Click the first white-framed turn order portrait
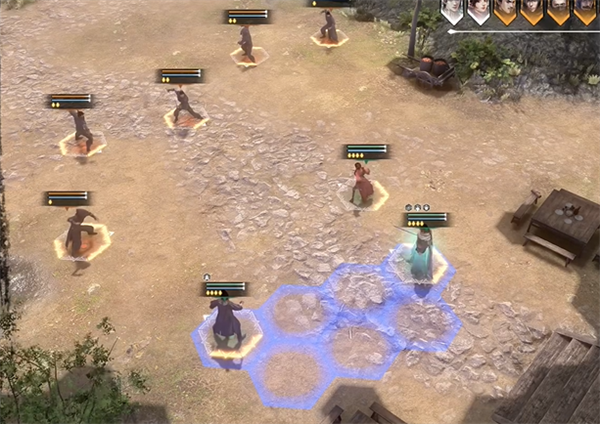The image size is (600, 424). pos(452,12)
